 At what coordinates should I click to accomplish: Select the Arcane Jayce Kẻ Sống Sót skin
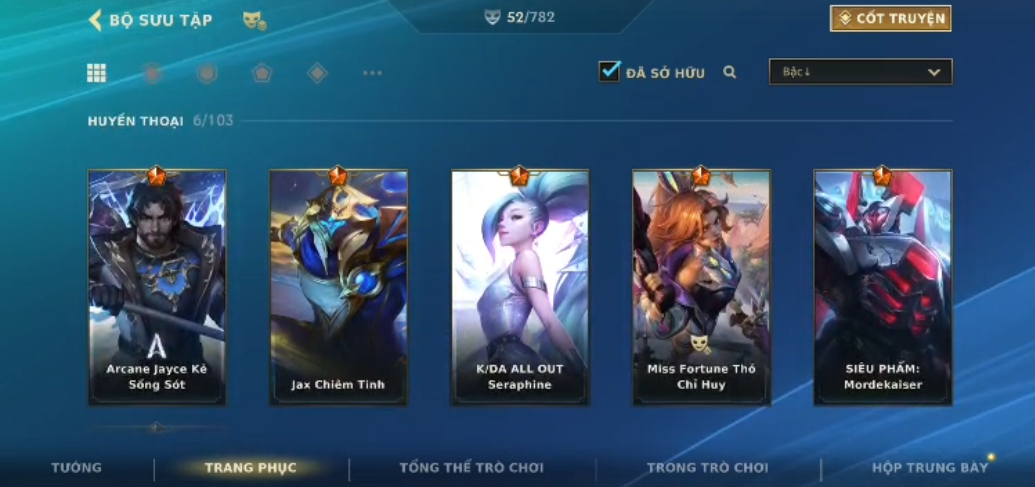(x=157, y=287)
